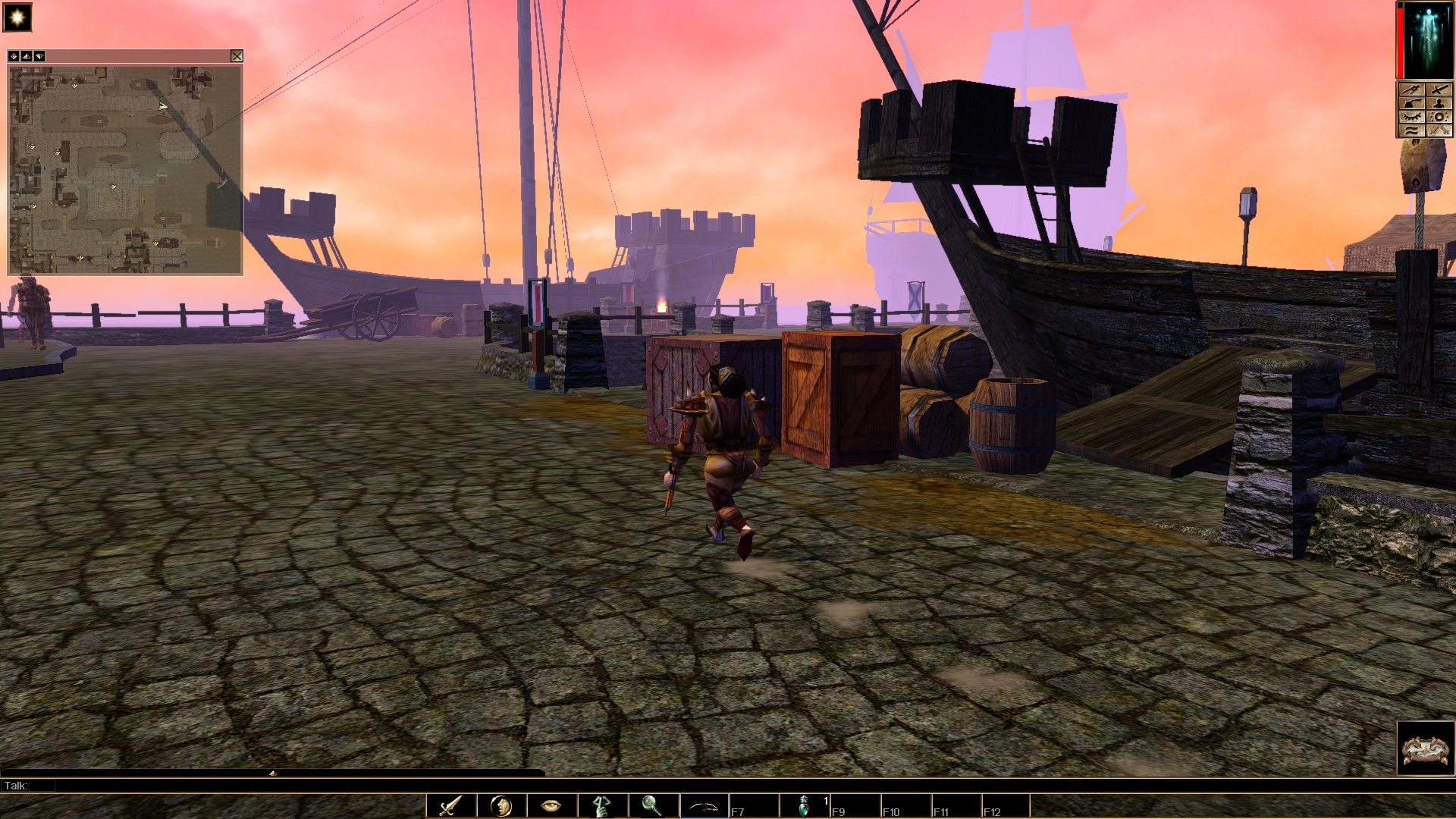
Task: Toggle the waves mode icon on the sidebar
Action: 1412,130
